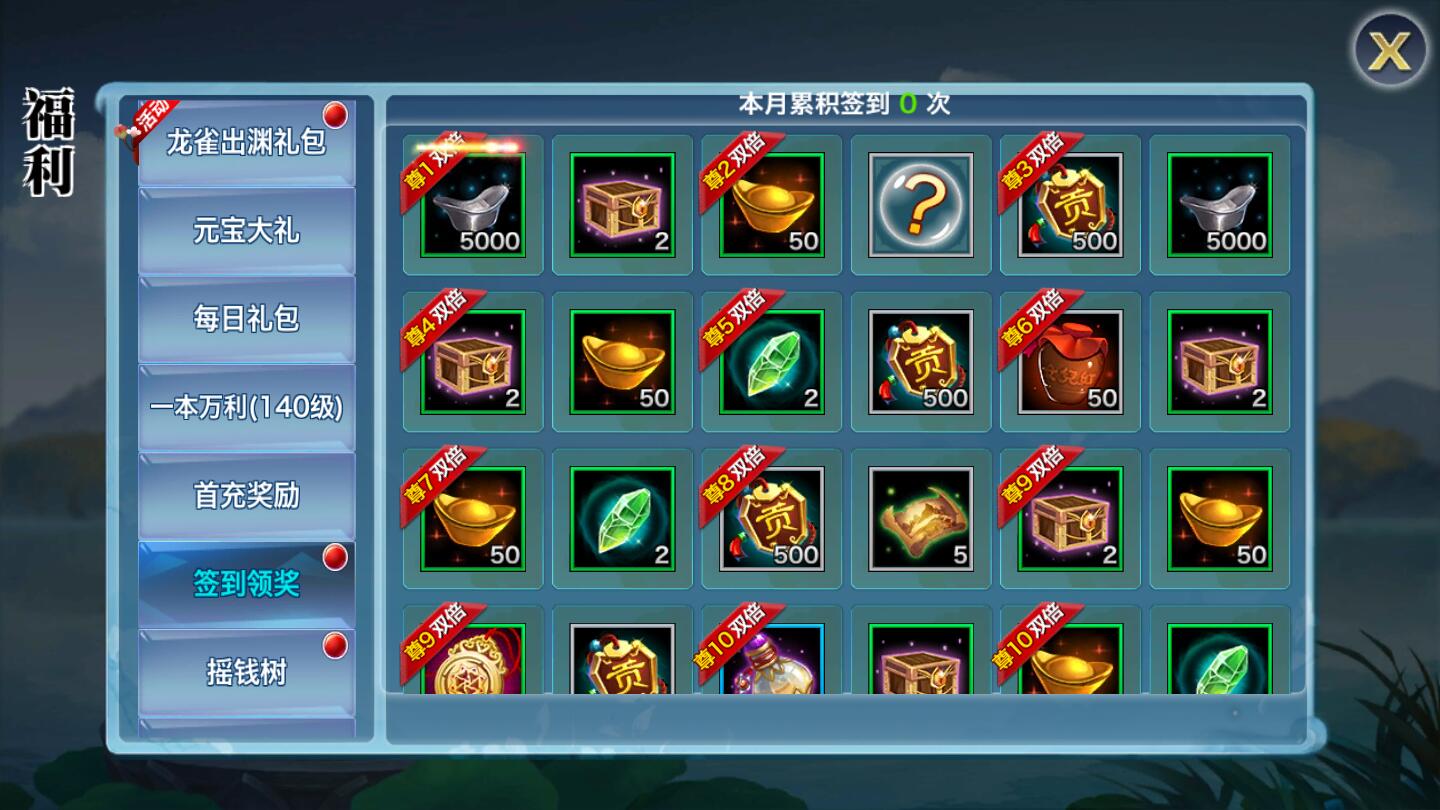Screen dimensions: 1440x810
Task: Choose the 尊2双倍 gold ingot reward
Action: pos(772,205)
